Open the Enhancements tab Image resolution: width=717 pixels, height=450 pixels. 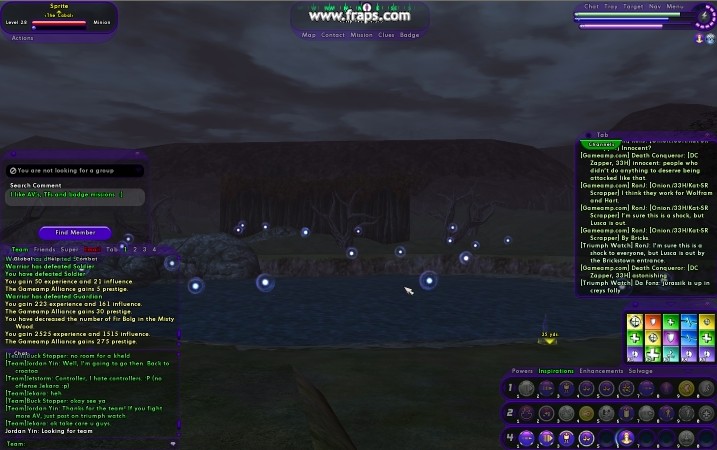[x=601, y=371]
